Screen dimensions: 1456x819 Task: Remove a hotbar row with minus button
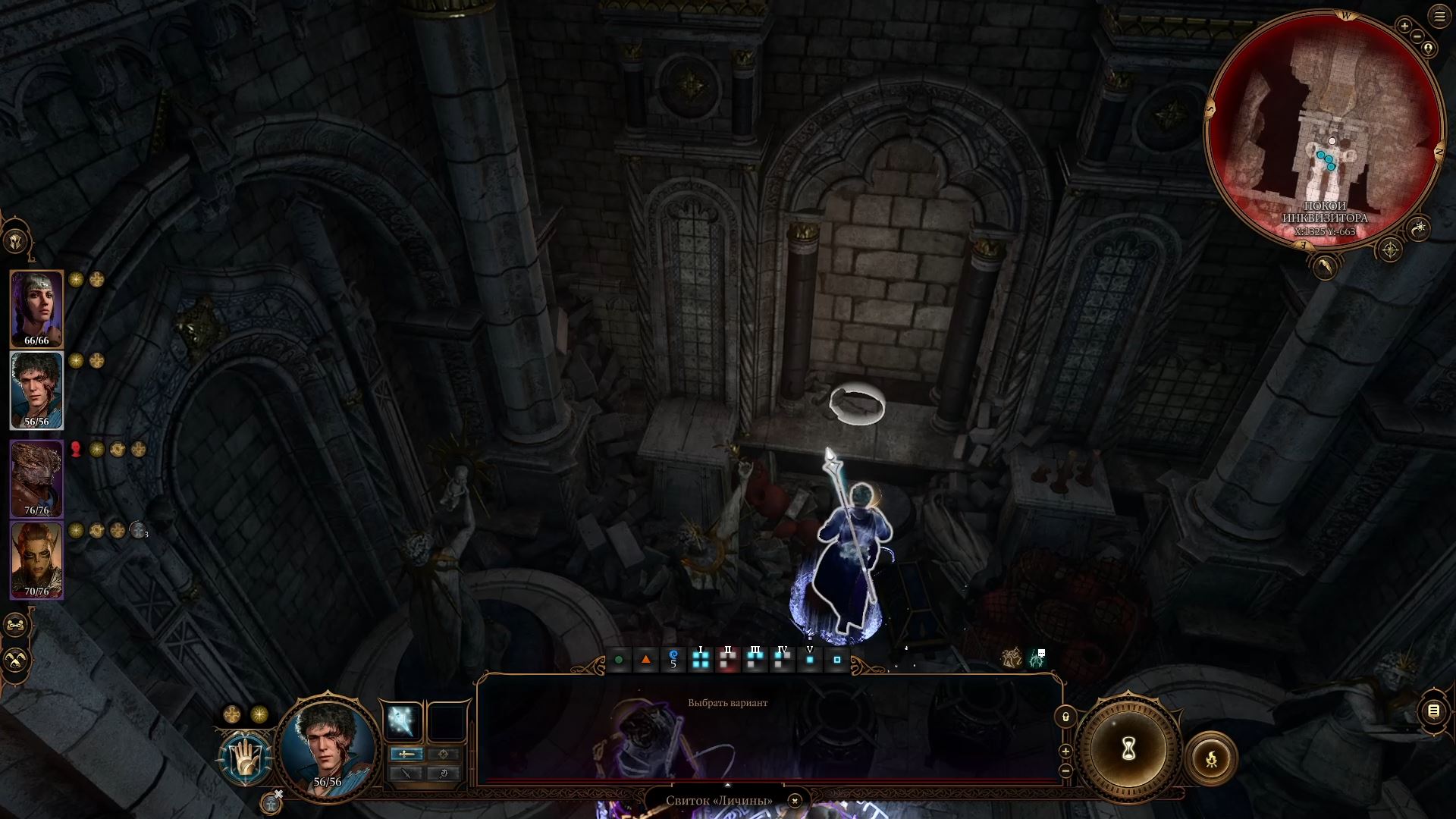(x=1065, y=770)
